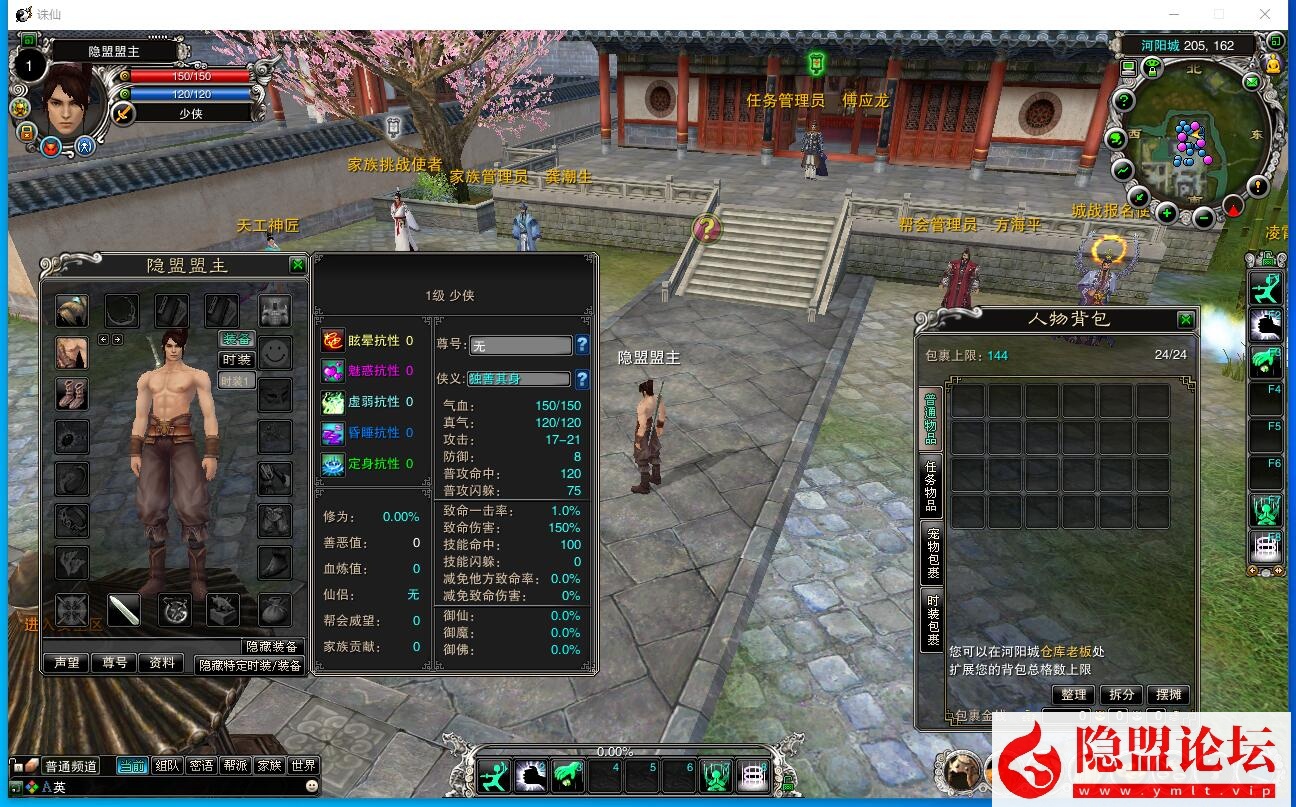Zoom in the minimap with plus button
The width and height of the screenshot is (1296, 807).
point(1166,213)
